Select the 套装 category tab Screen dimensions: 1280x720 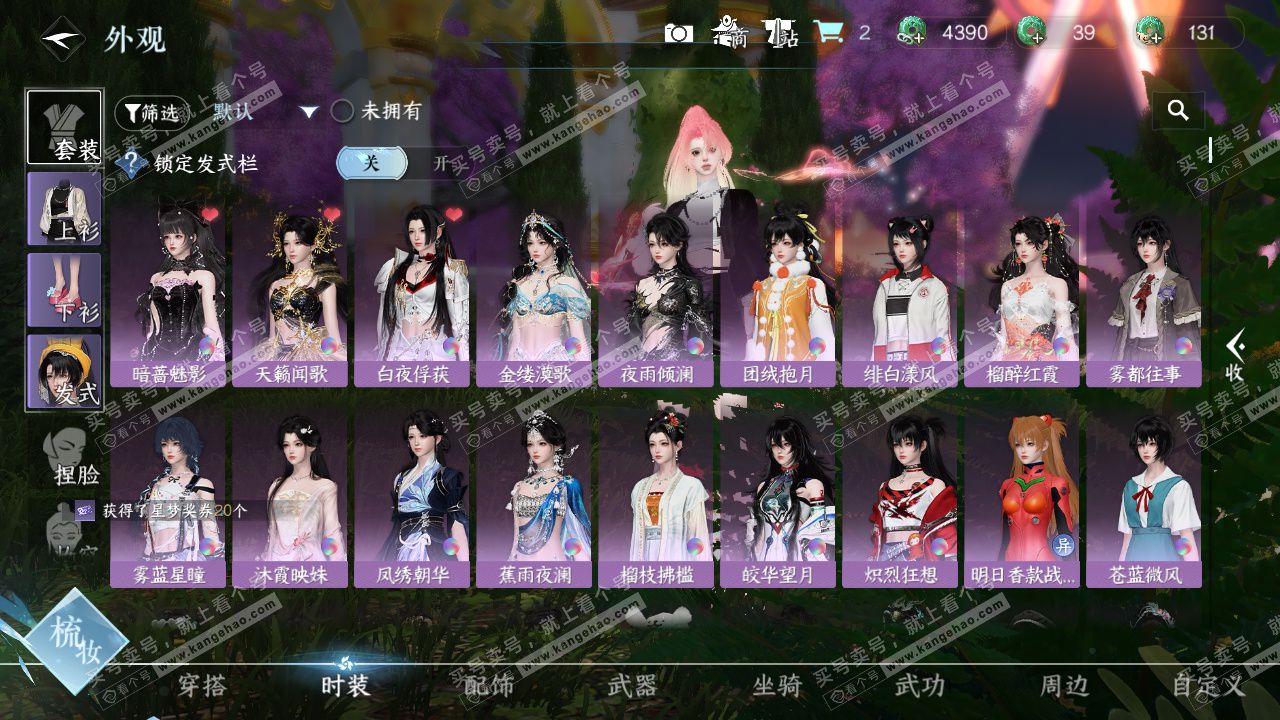tap(64, 127)
